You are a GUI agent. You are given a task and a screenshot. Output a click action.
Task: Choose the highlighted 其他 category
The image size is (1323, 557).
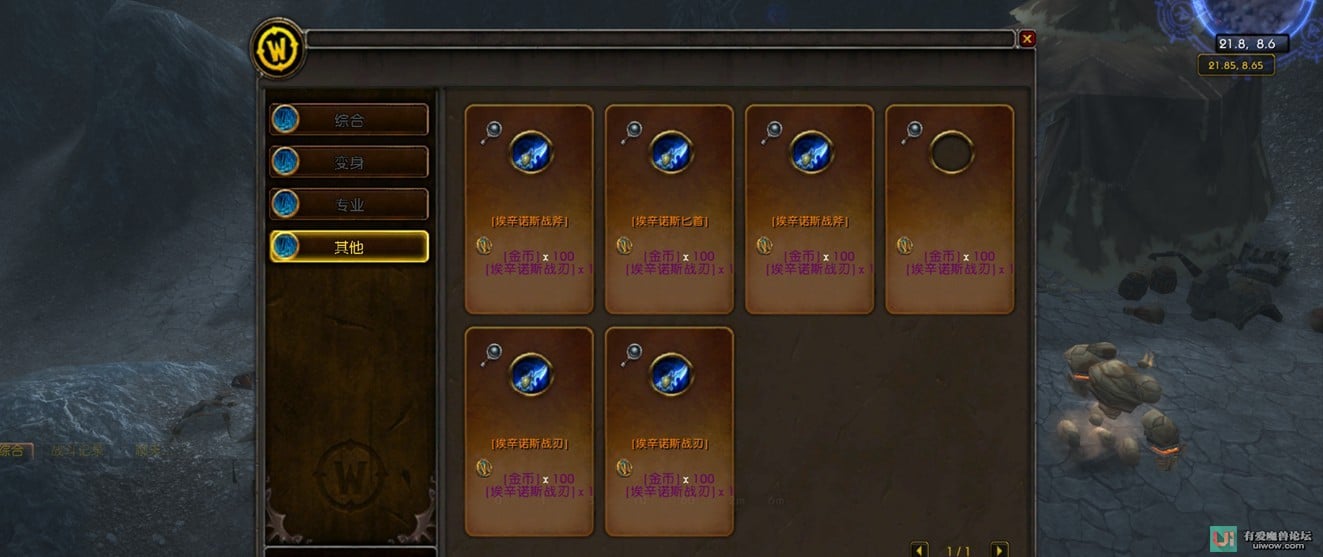[349, 246]
